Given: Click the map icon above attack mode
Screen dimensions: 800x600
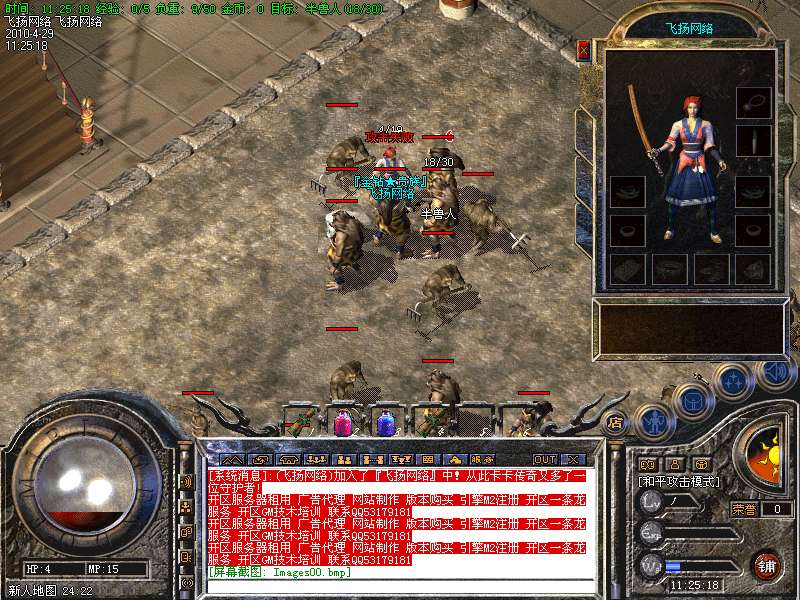Looking at the screenshot, I should pos(646,464).
